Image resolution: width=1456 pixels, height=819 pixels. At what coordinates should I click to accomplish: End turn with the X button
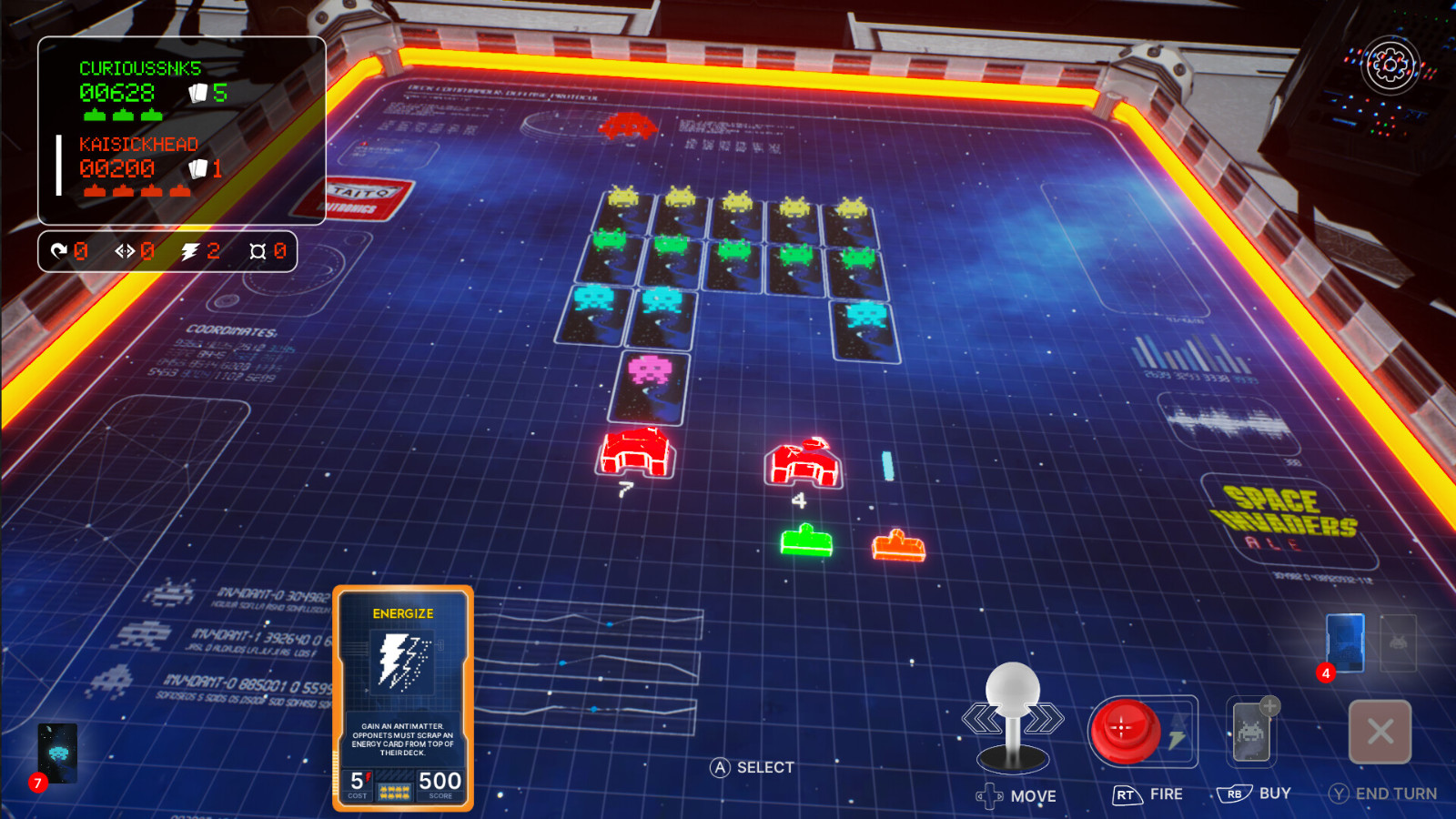(1380, 732)
